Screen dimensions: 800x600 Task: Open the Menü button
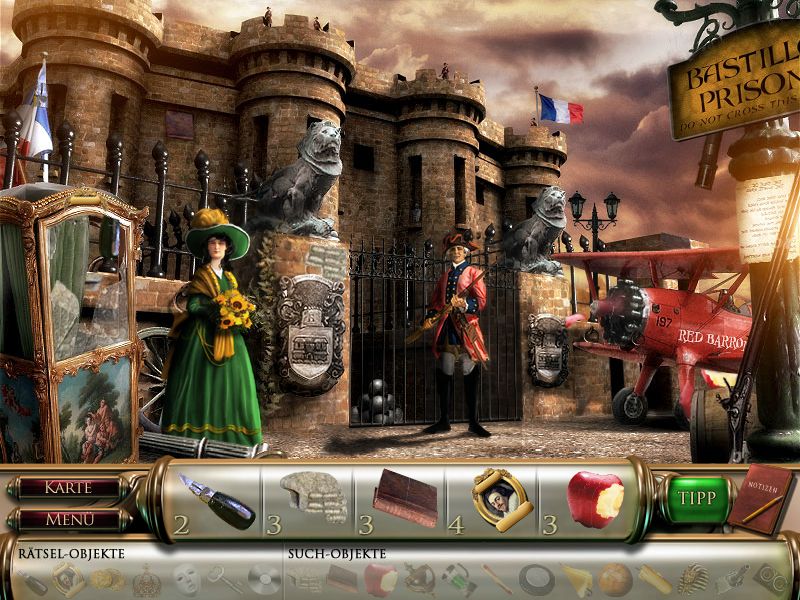(x=67, y=519)
